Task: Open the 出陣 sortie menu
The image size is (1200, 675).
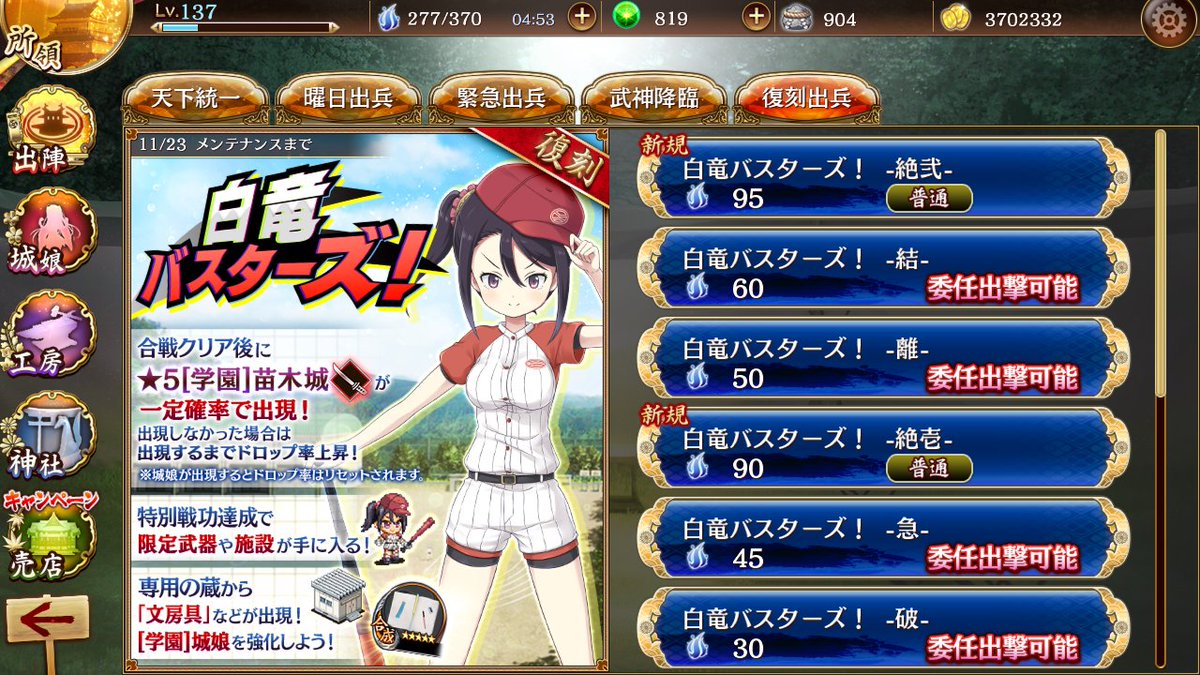Action: (50, 130)
